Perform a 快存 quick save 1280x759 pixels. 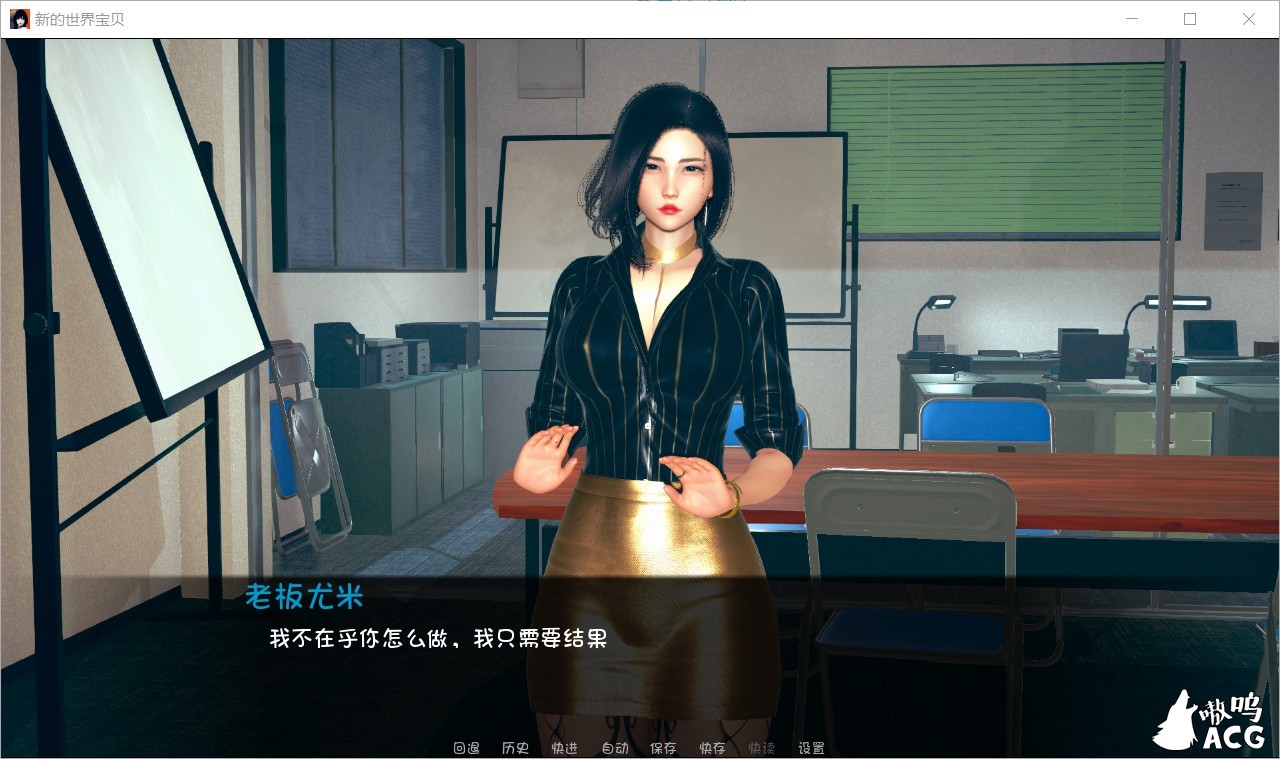click(712, 747)
